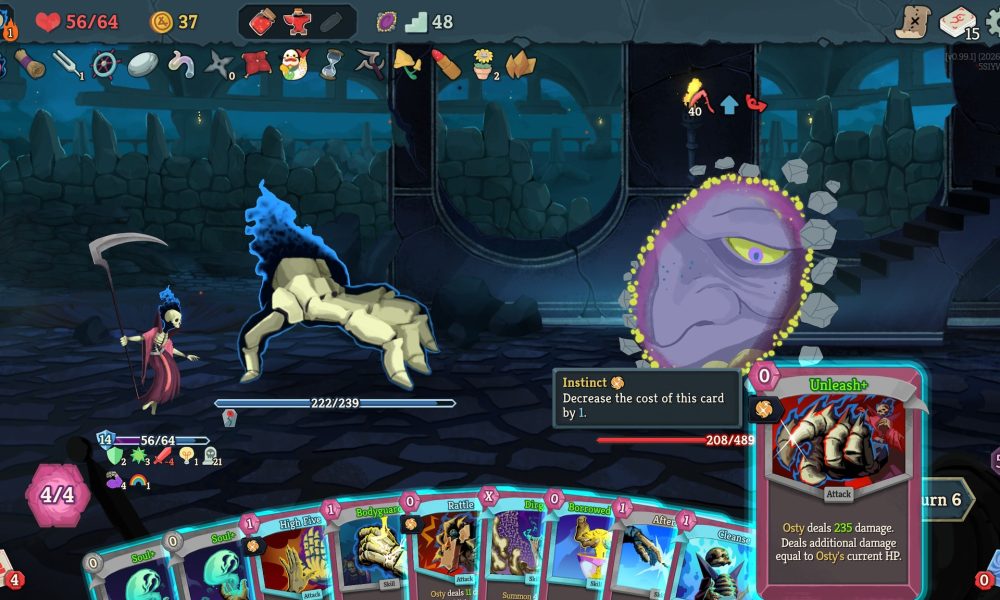Inspect the lipstick relic
Screen dimensions: 1000x600
click(444, 64)
